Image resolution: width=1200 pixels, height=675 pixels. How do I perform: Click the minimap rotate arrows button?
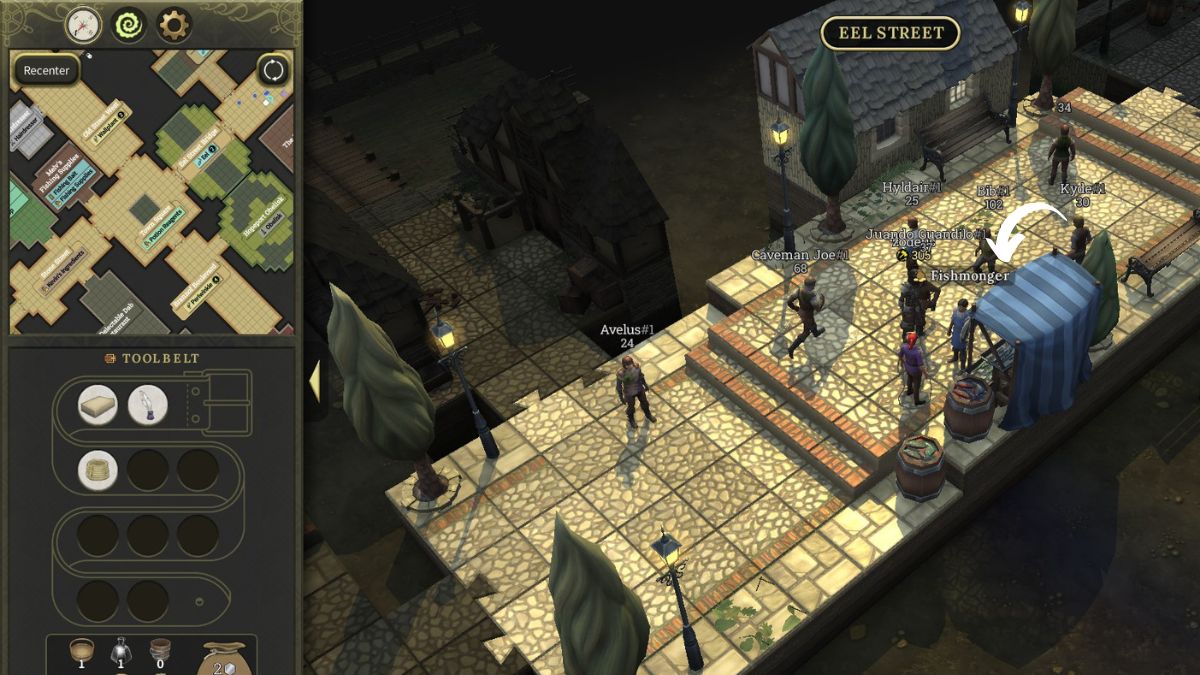pos(273,71)
